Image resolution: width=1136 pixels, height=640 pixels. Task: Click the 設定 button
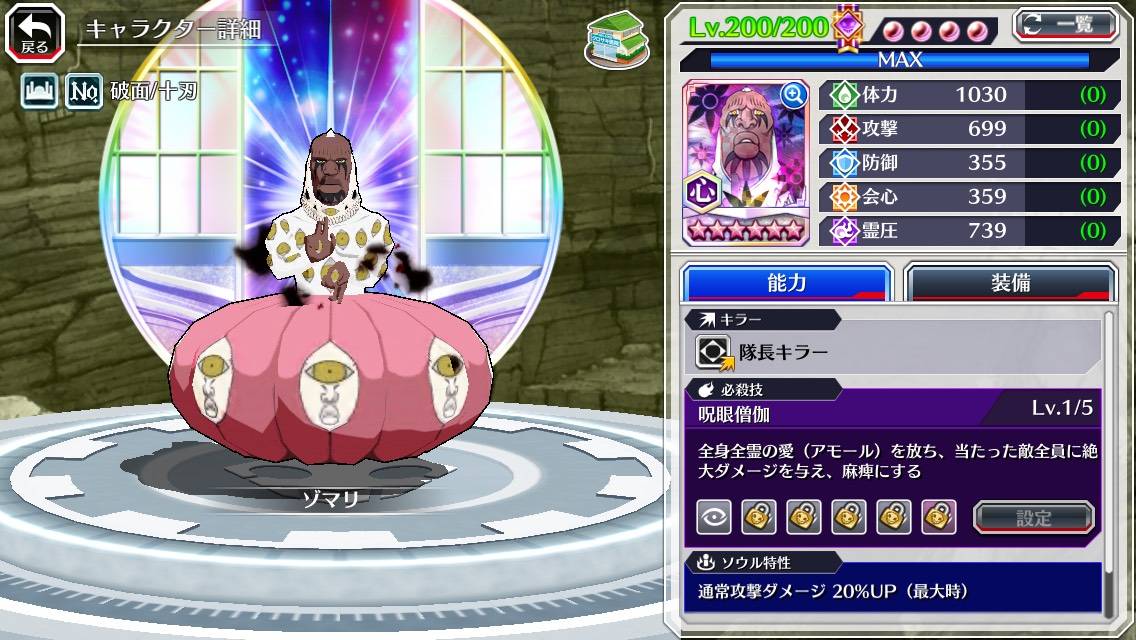[x=1034, y=518]
